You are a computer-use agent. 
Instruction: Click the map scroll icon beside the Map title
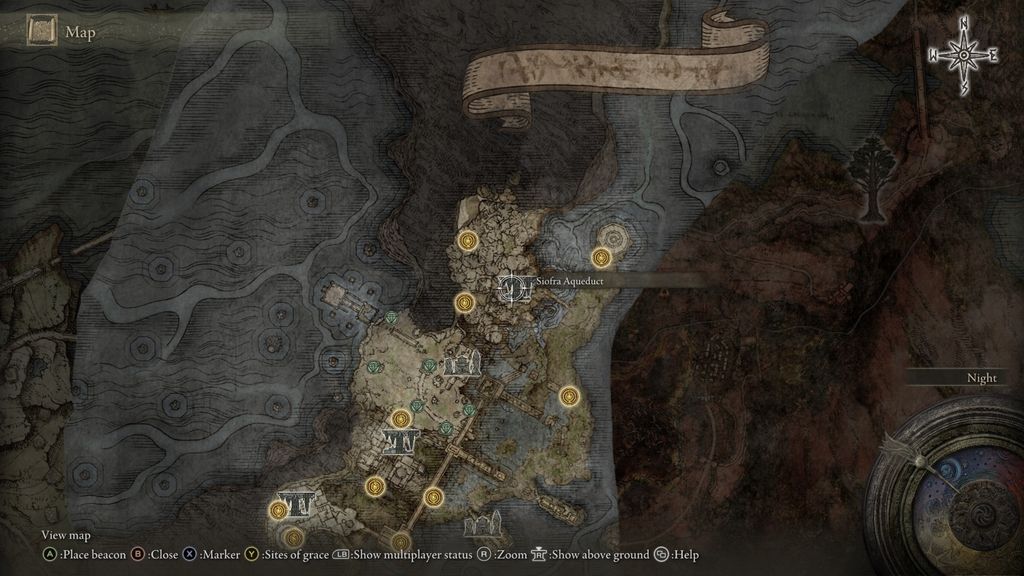40,32
